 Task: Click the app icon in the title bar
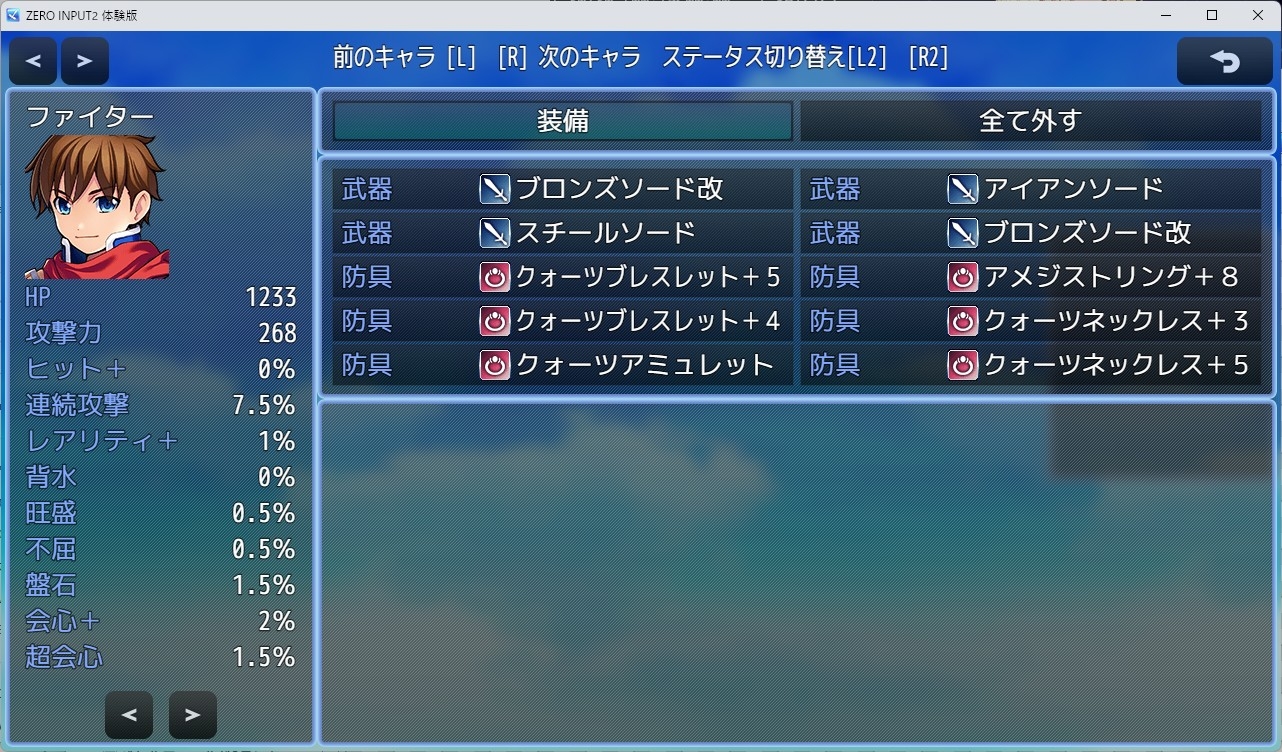tap(11, 14)
